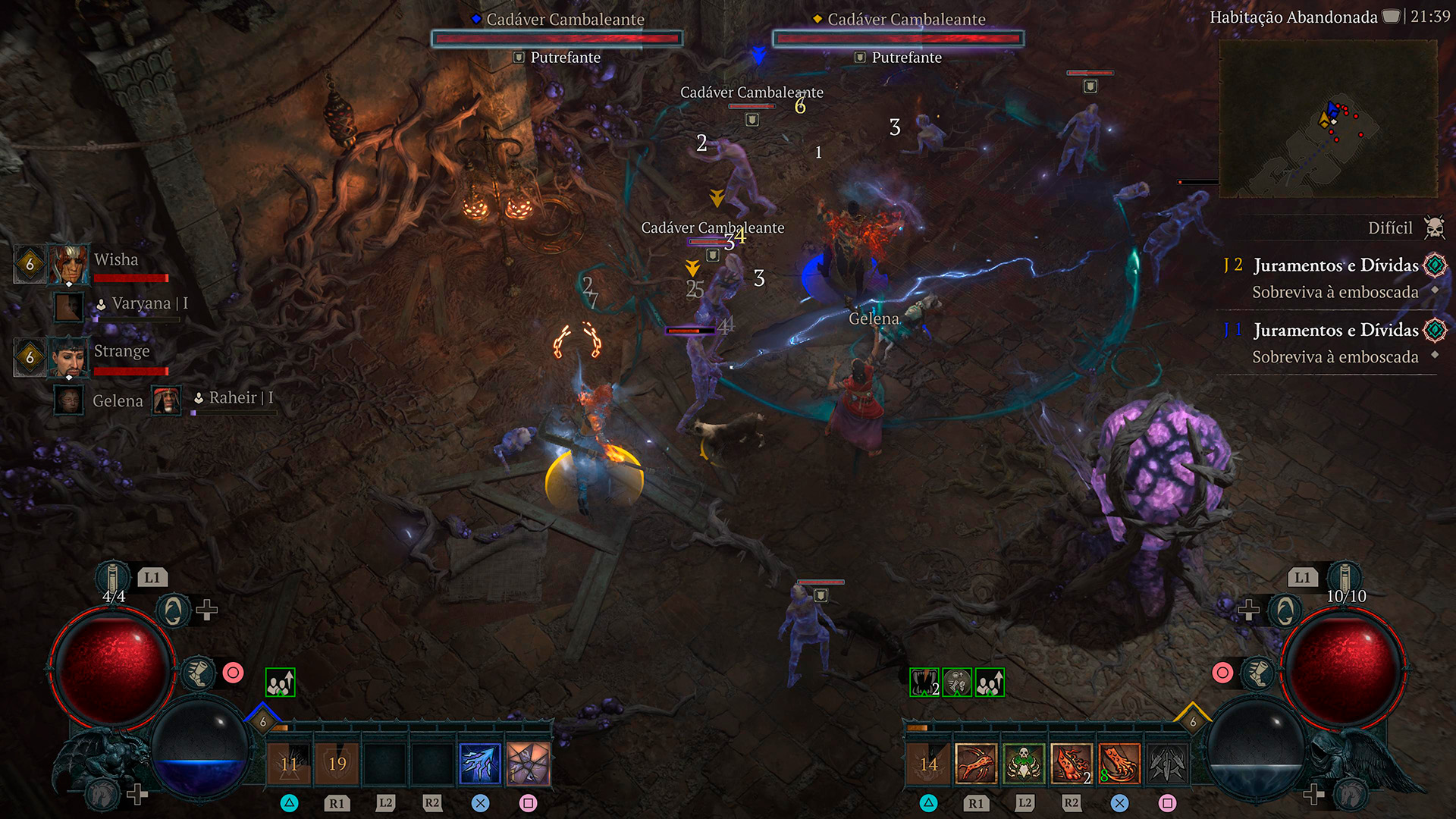Image resolution: width=1456 pixels, height=819 pixels.
Task: Select Wisha's party portrait
Action: [68, 263]
